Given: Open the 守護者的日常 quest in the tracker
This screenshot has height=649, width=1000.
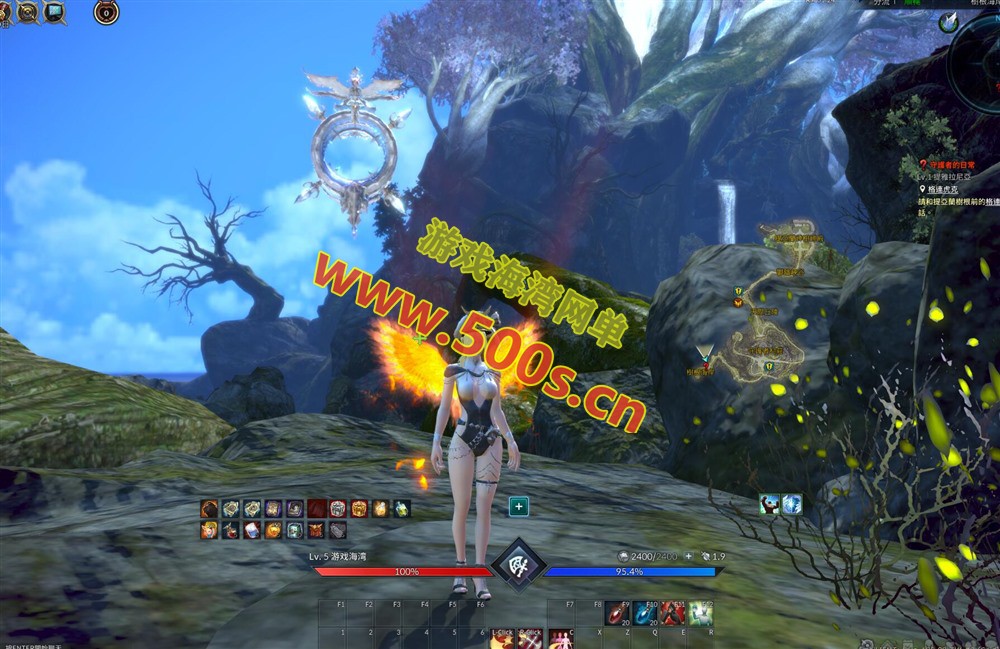Looking at the screenshot, I should tap(950, 164).
